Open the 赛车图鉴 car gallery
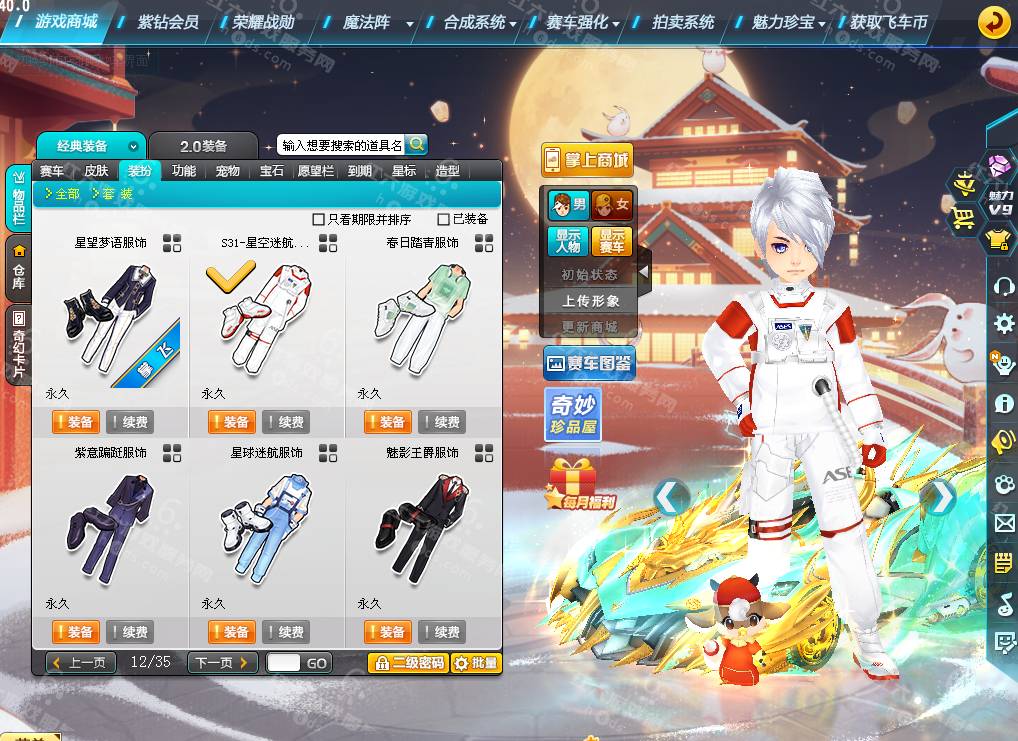The image size is (1018, 741). pyautogui.click(x=589, y=364)
